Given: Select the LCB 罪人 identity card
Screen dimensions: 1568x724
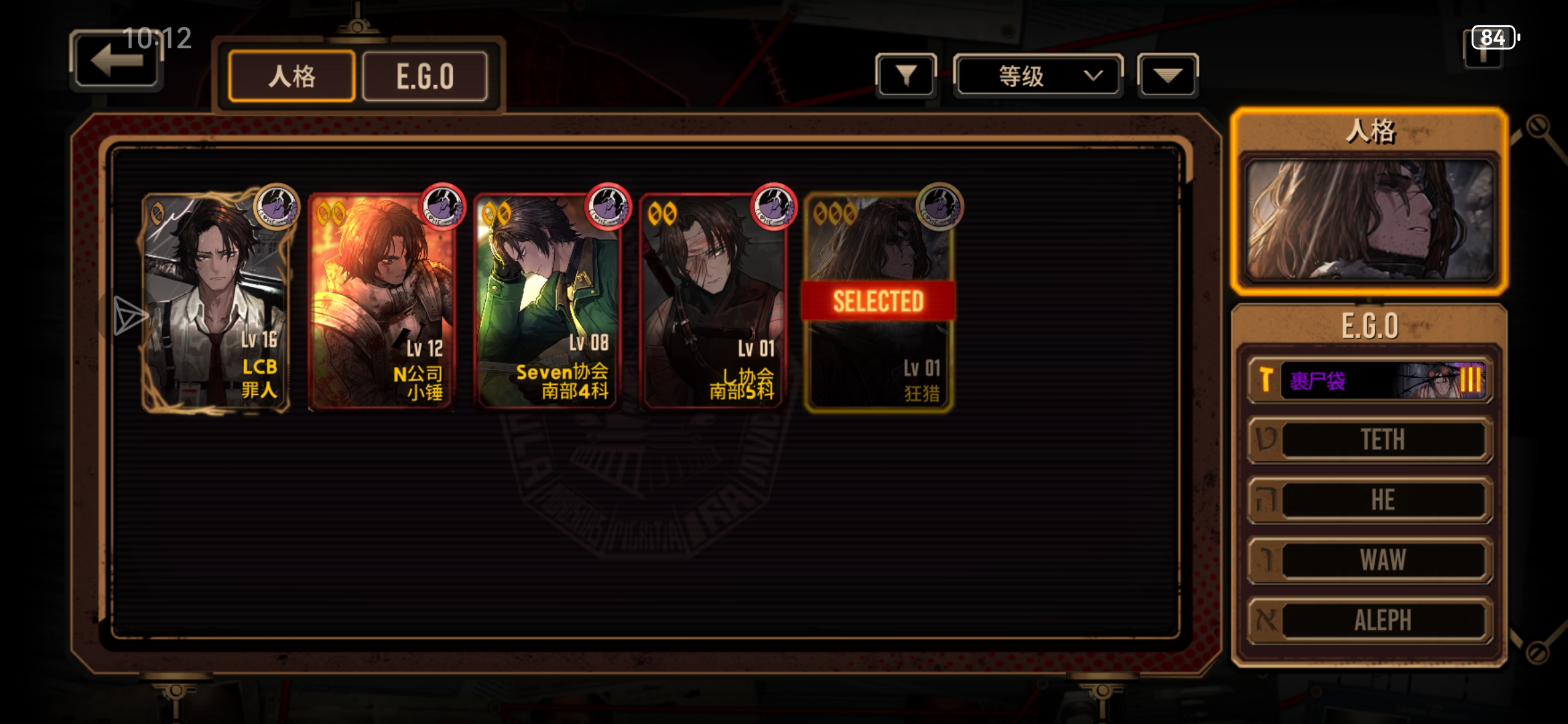Looking at the screenshot, I should click(216, 302).
